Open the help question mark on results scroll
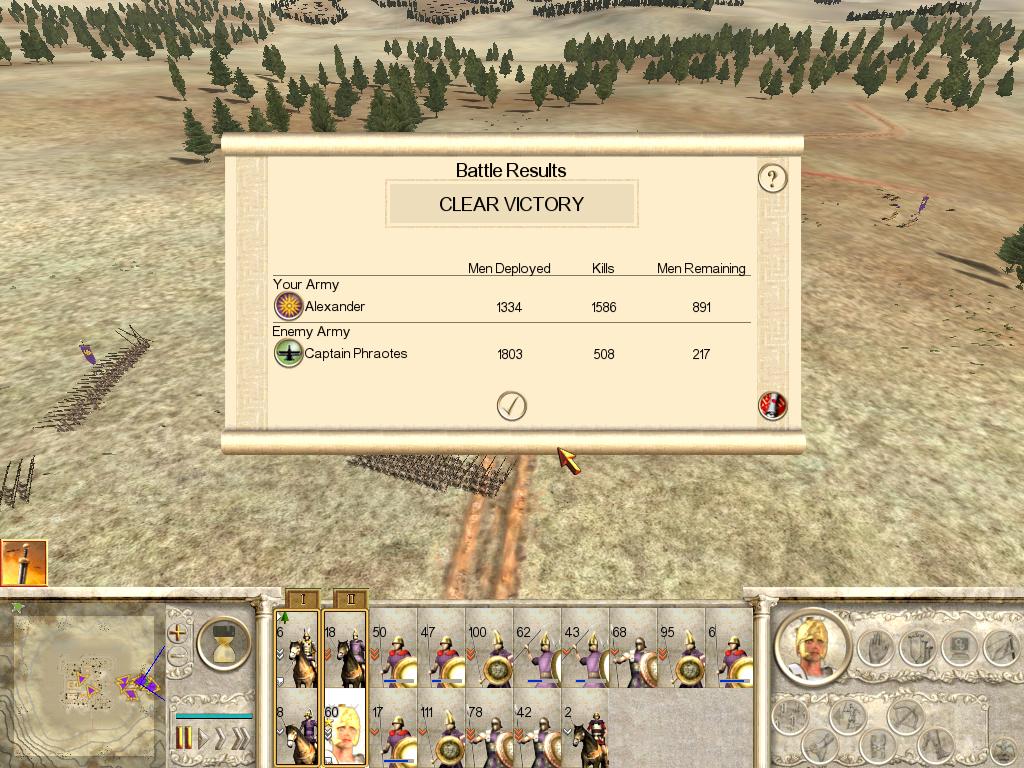Image resolution: width=1024 pixels, height=768 pixels. point(772,179)
